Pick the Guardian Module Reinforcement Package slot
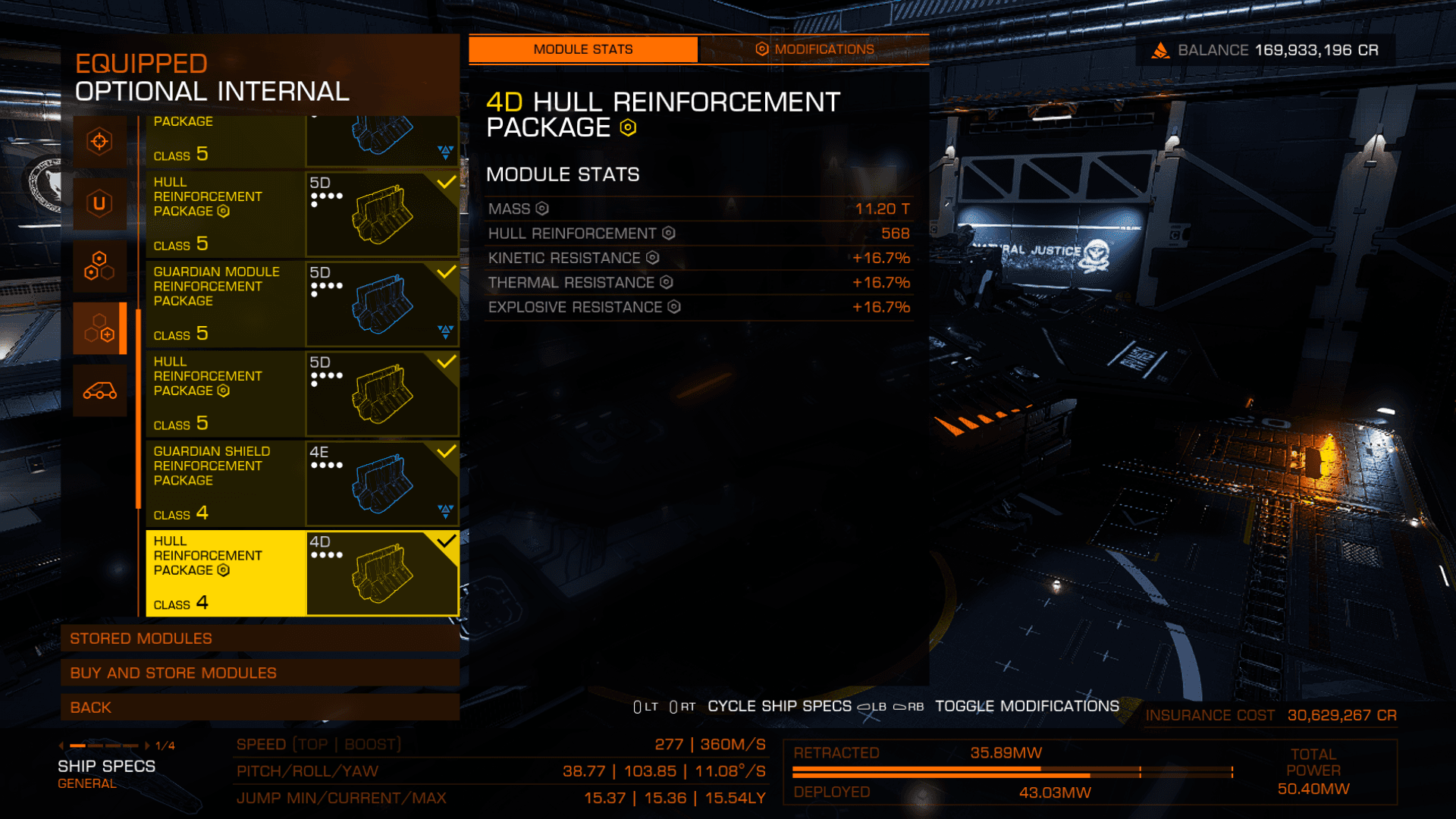Image resolution: width=1456 pixels, height=819 pixels. click(x=302, y=303)
